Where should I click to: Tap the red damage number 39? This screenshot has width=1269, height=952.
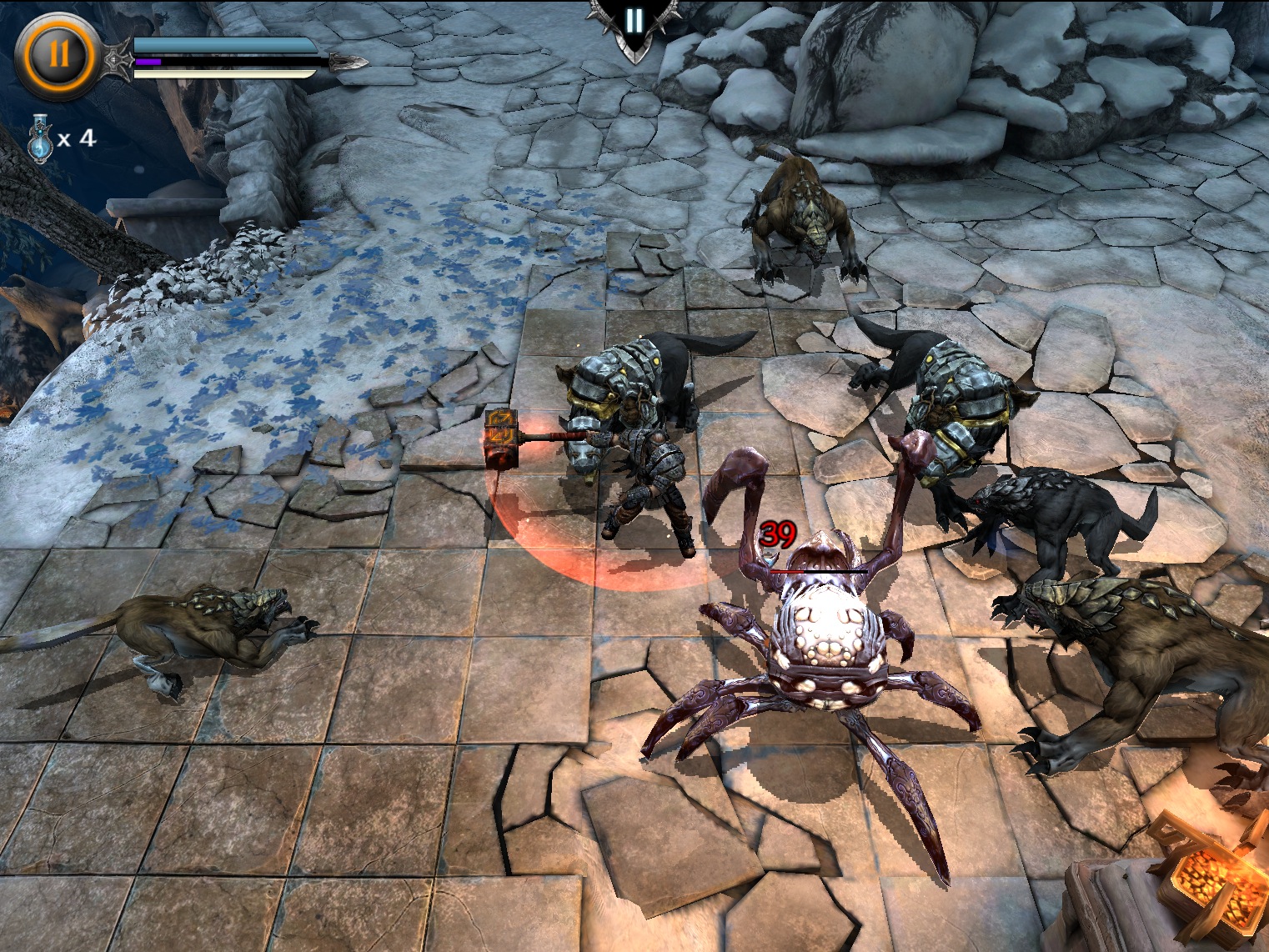click(x=779, y=534)
